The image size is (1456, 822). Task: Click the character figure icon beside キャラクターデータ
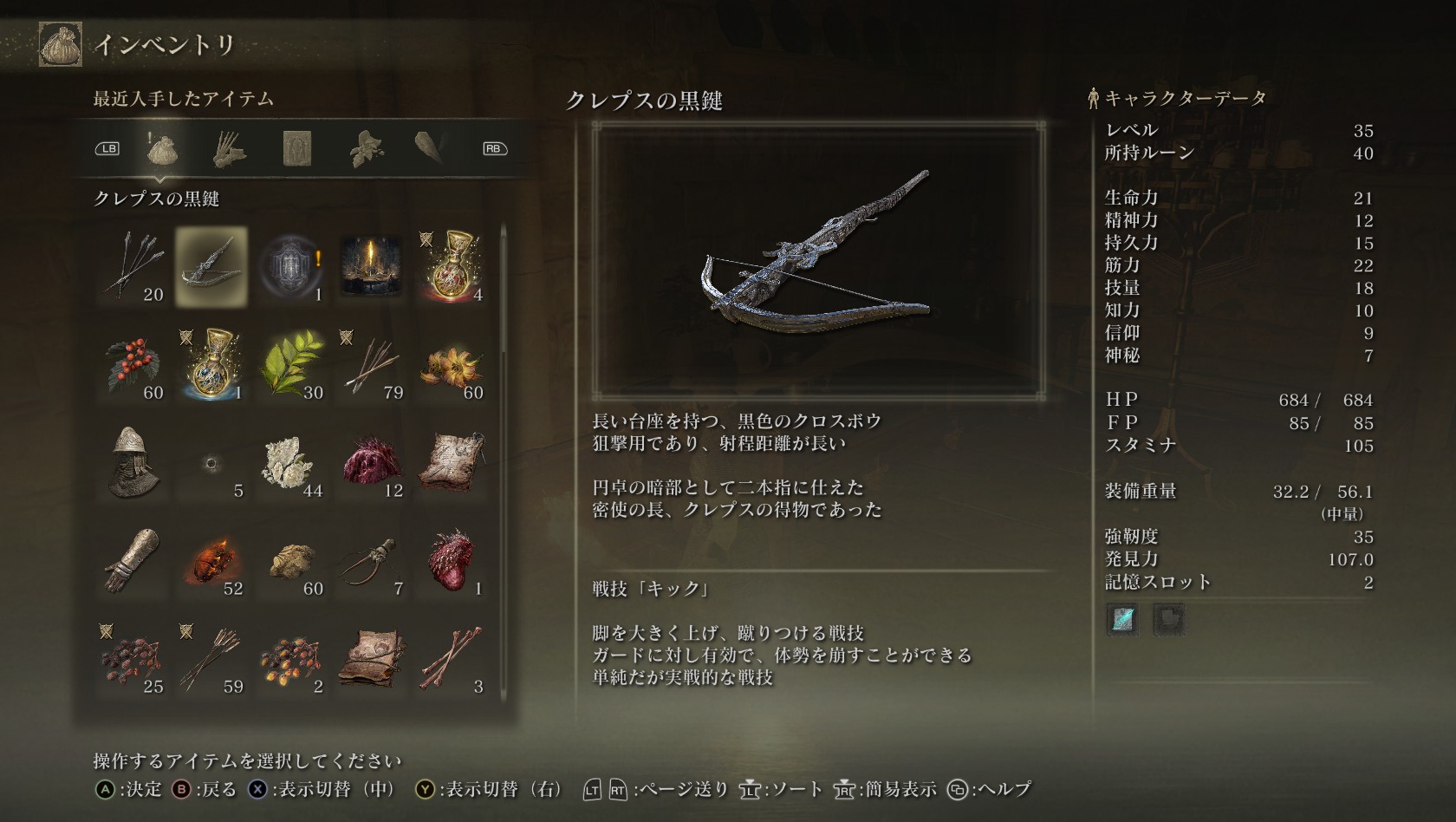pyautogui.click(x=1094, y=97)
